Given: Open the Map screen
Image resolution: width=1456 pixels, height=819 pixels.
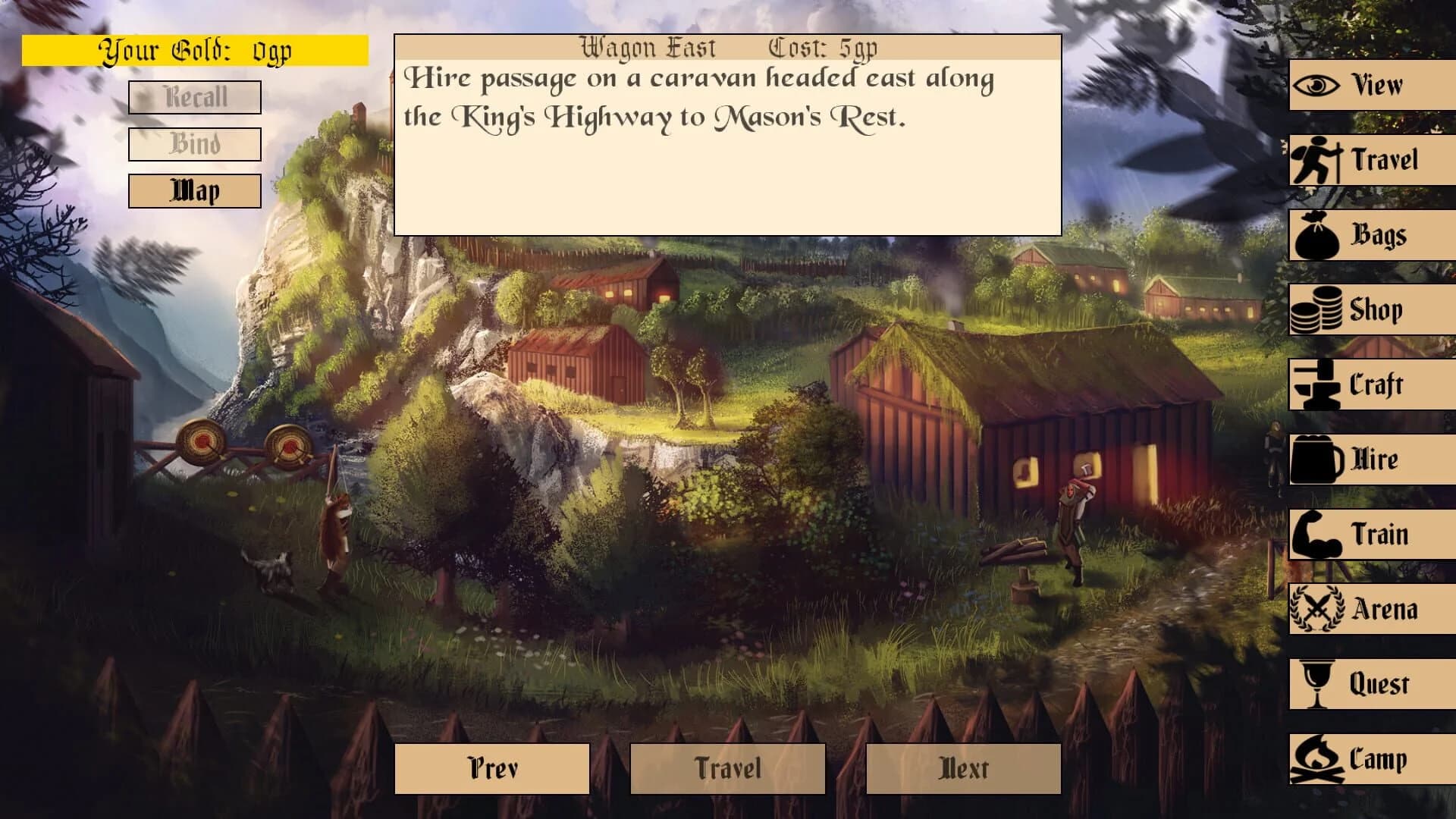Looking at the screenshot, I should tap(194, 190).
